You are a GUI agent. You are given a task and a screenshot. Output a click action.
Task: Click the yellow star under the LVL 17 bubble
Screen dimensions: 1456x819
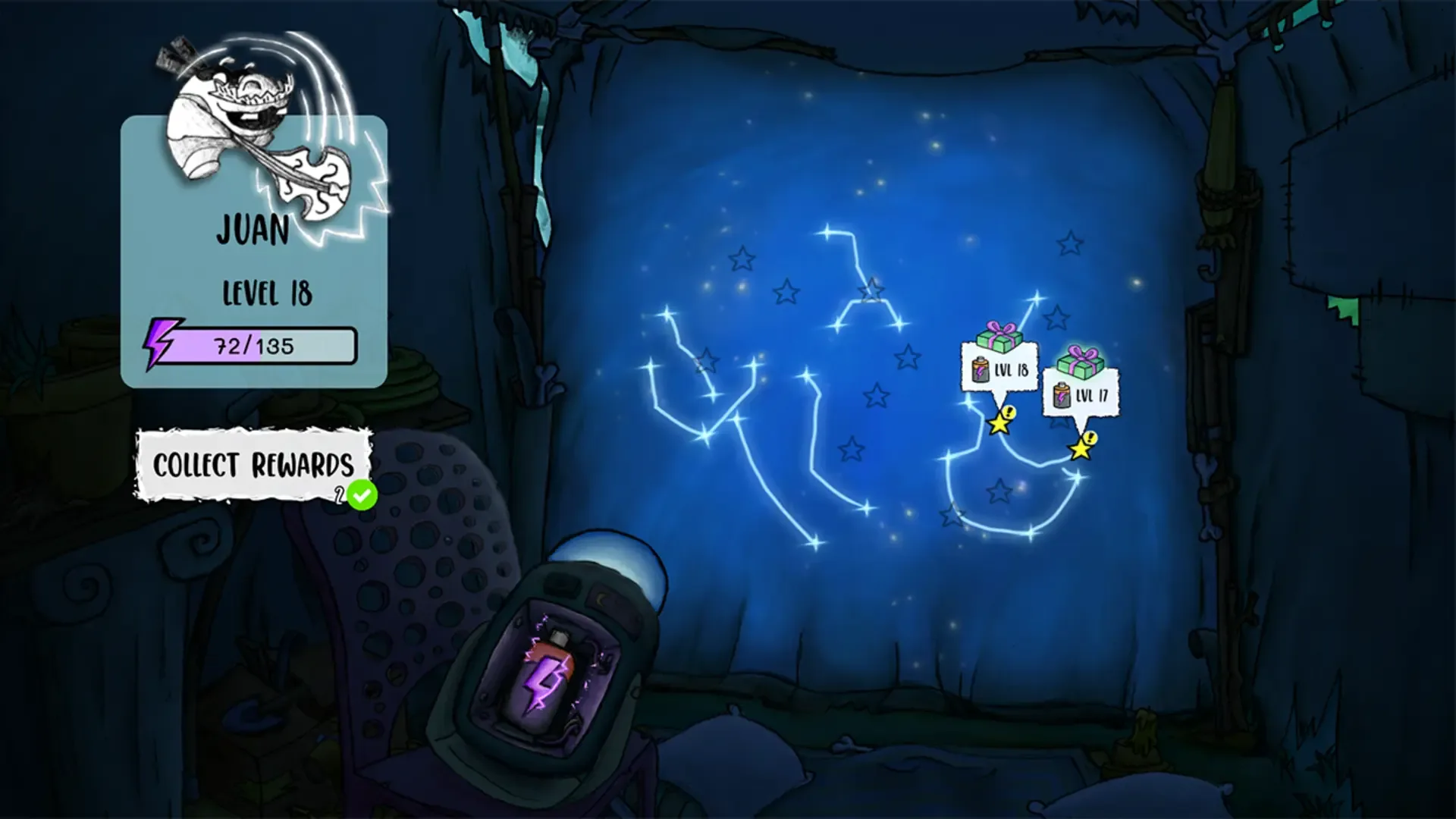pyautogui.click(x=1080, y=450)
